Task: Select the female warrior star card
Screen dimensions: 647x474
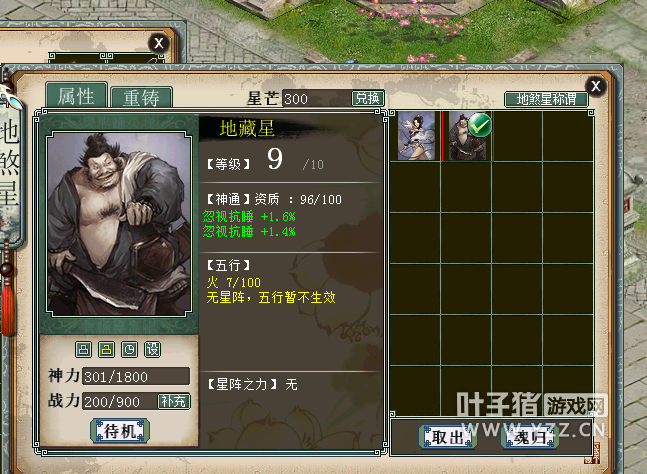Action: click(x=416, y=136)
